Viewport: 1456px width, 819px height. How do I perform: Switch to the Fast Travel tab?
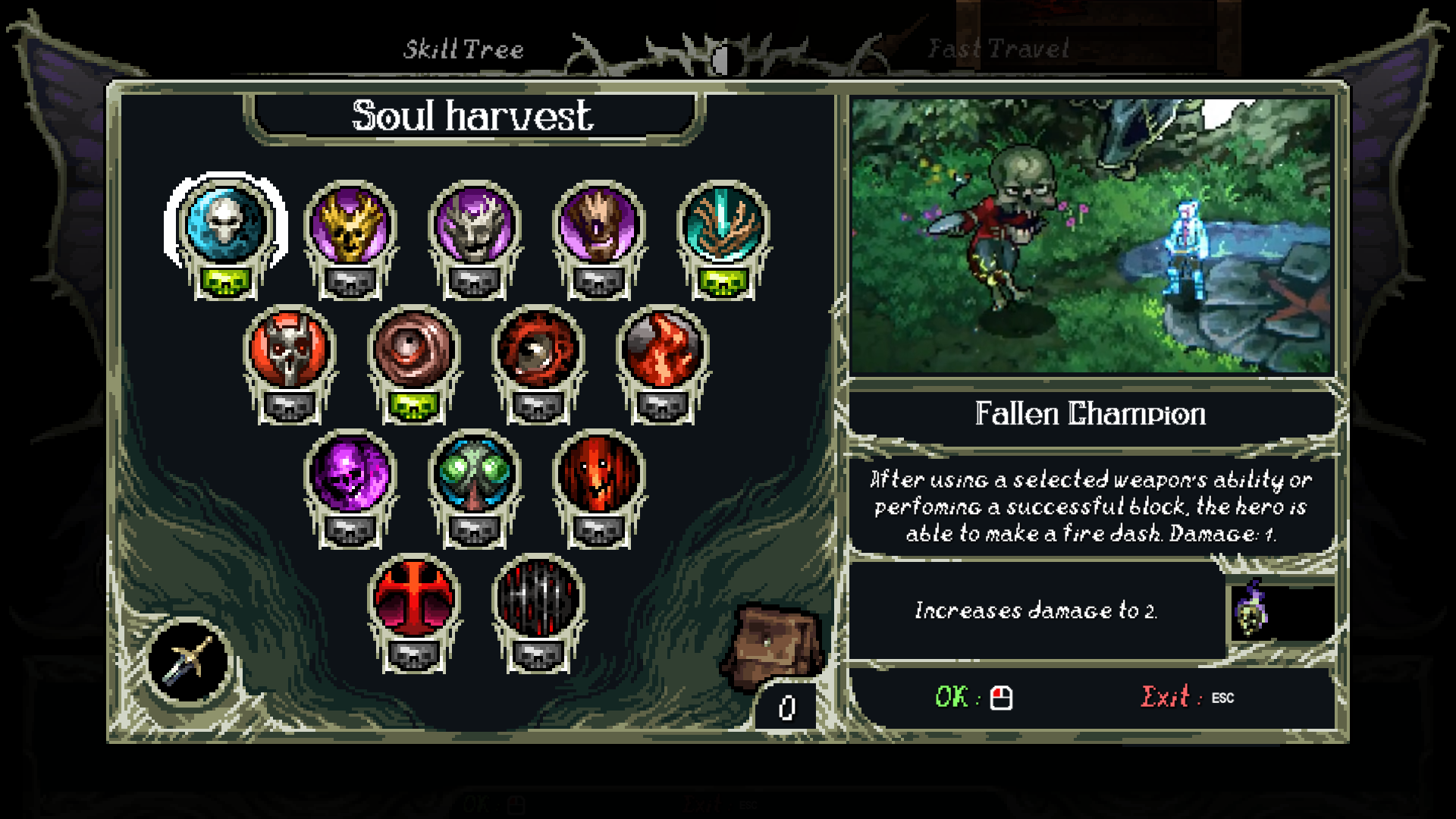999,50
